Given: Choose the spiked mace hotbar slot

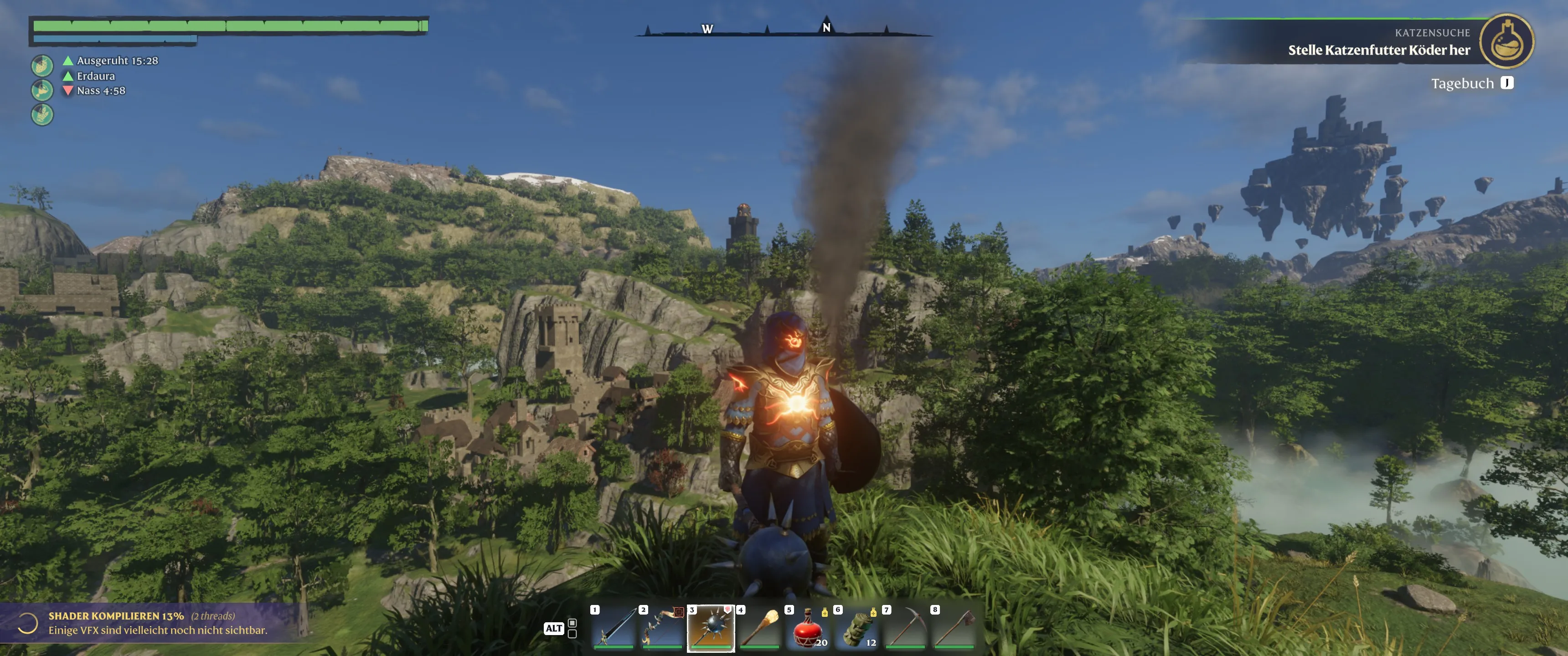Looking at the screenshot, I should tap(711, 627).
